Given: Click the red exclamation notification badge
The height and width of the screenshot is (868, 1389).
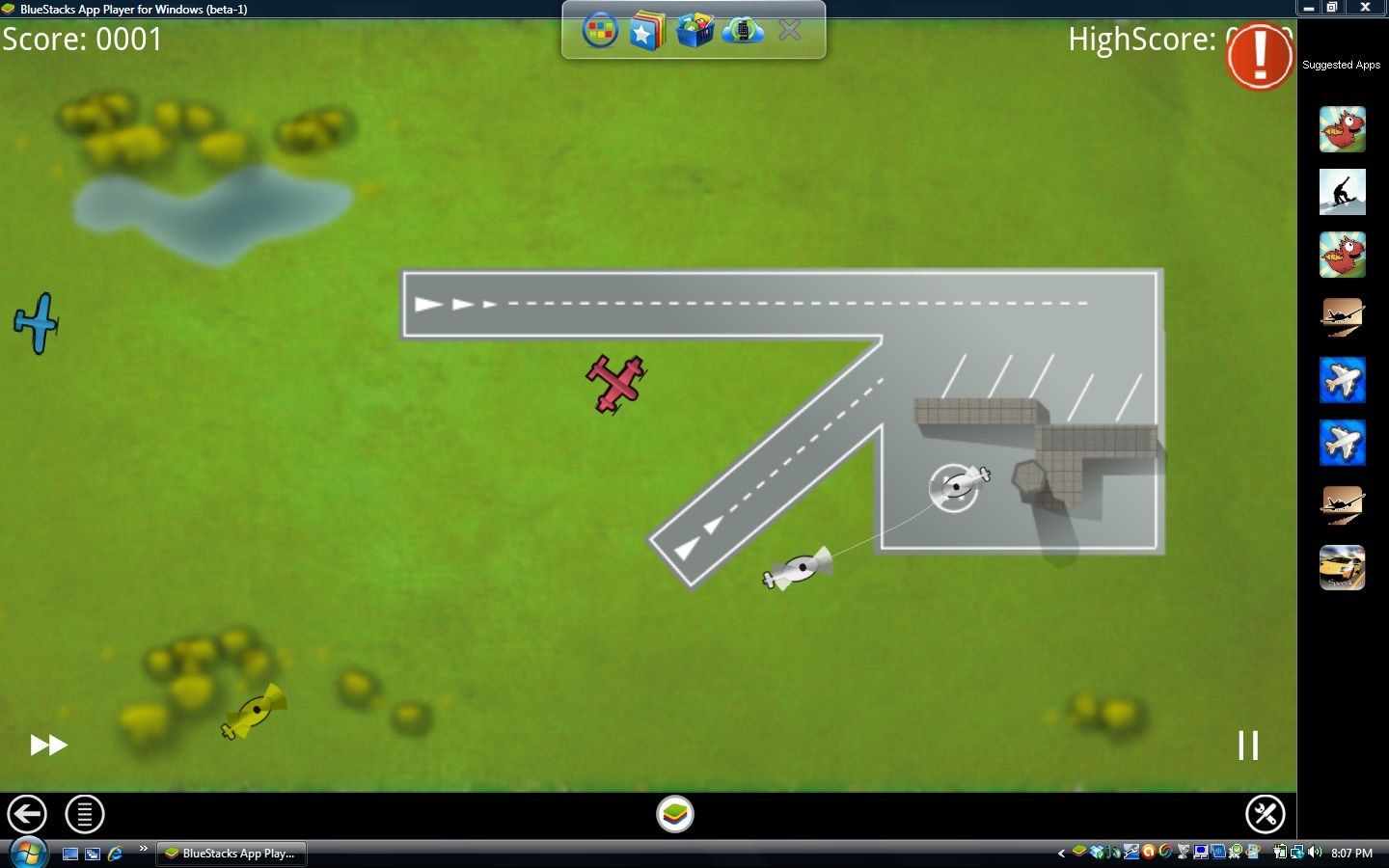Looking at the screenshot, I should coord(1259,56).
